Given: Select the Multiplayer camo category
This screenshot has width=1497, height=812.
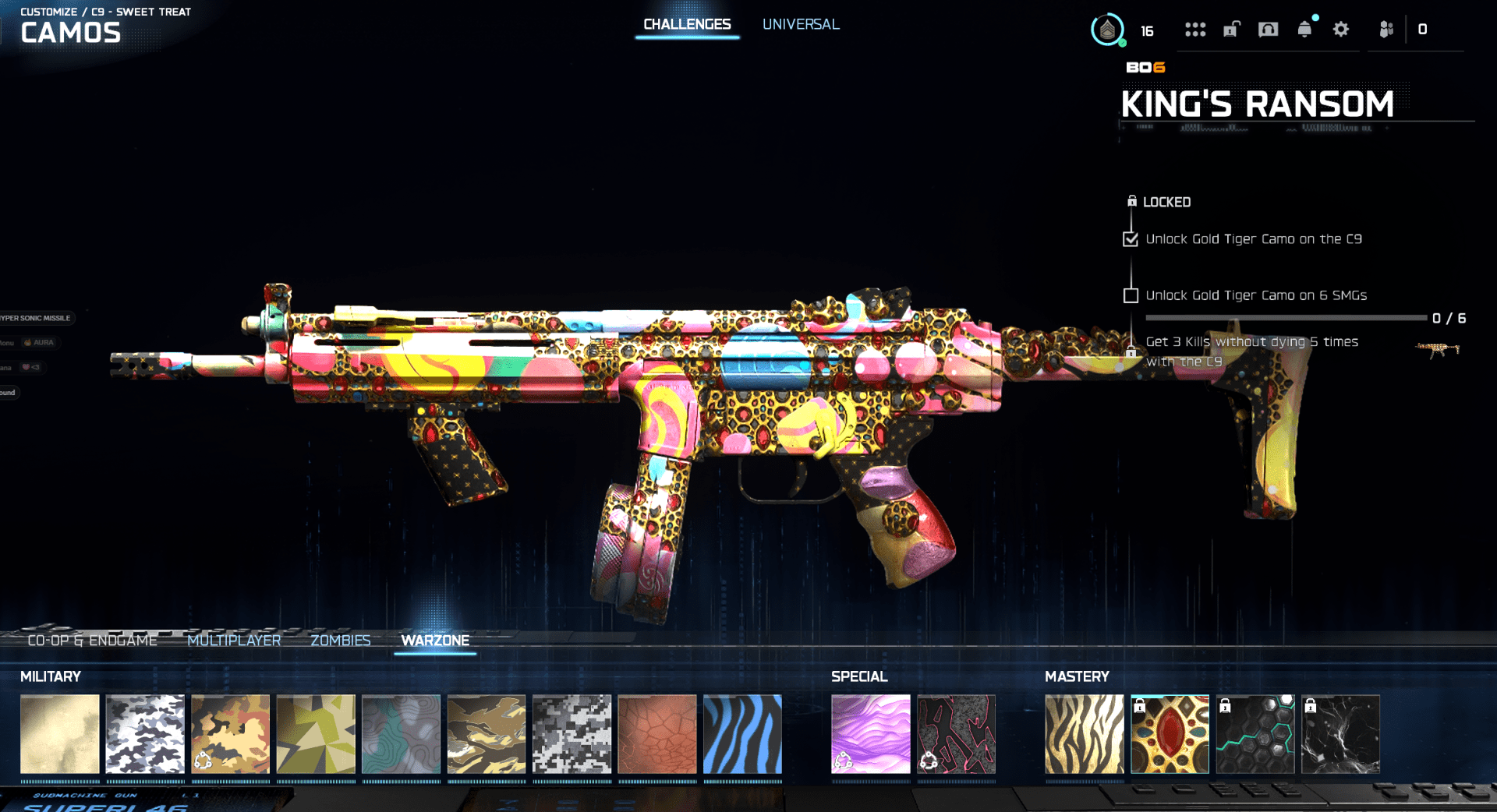Looking at the screenshot, I should click(234, 641).
